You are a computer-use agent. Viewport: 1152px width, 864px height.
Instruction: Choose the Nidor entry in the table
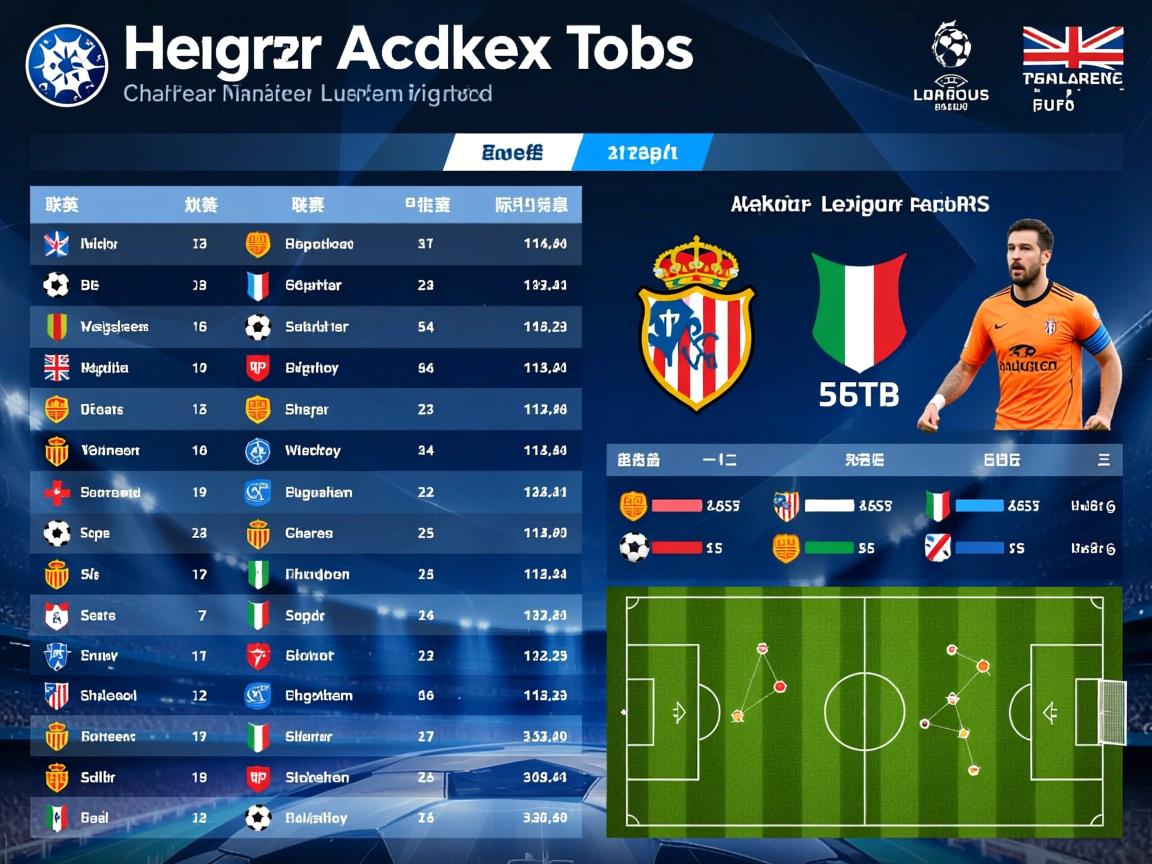[x=98, y=244]
